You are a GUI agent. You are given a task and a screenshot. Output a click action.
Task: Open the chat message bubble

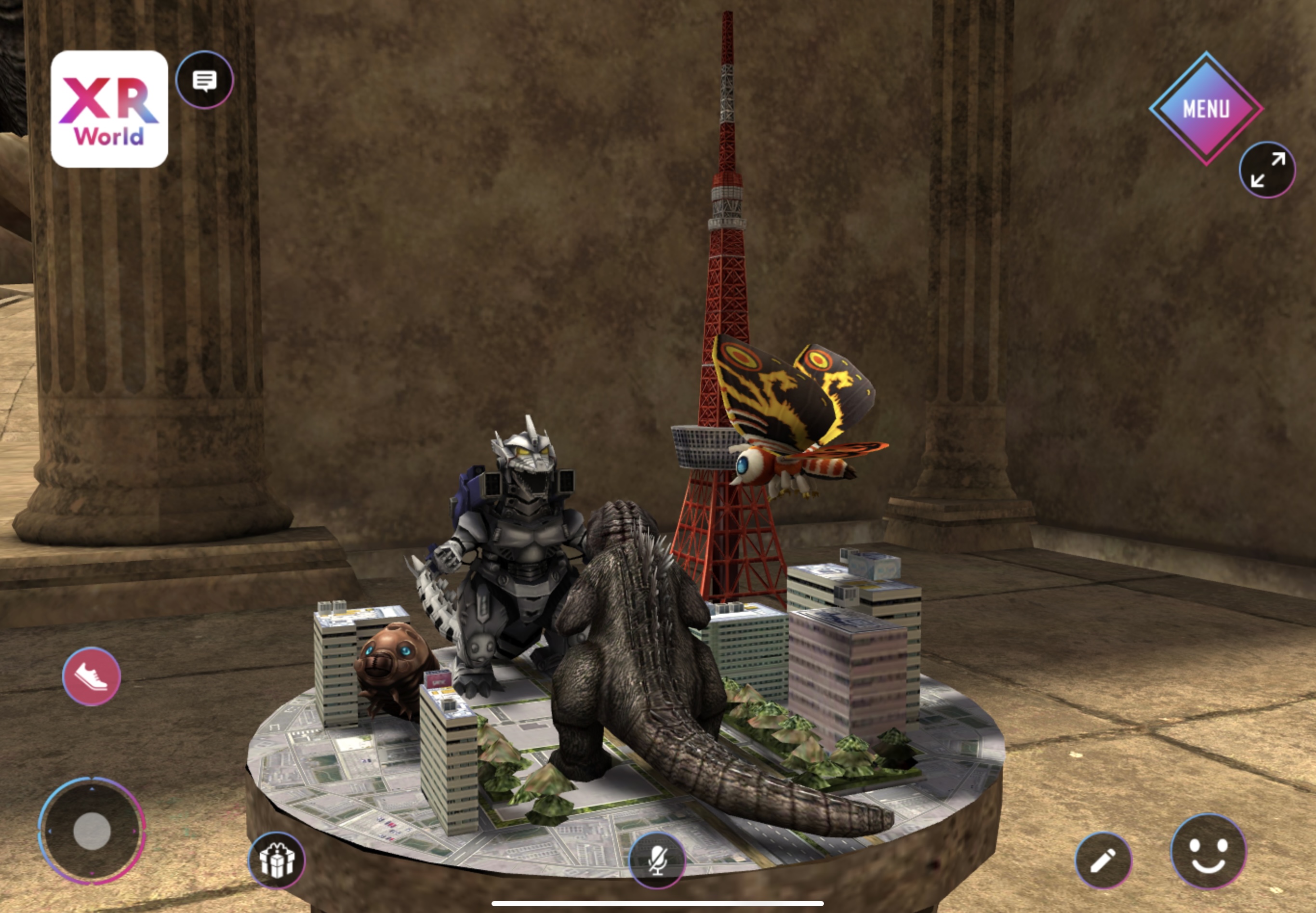(x=204, y=80)
